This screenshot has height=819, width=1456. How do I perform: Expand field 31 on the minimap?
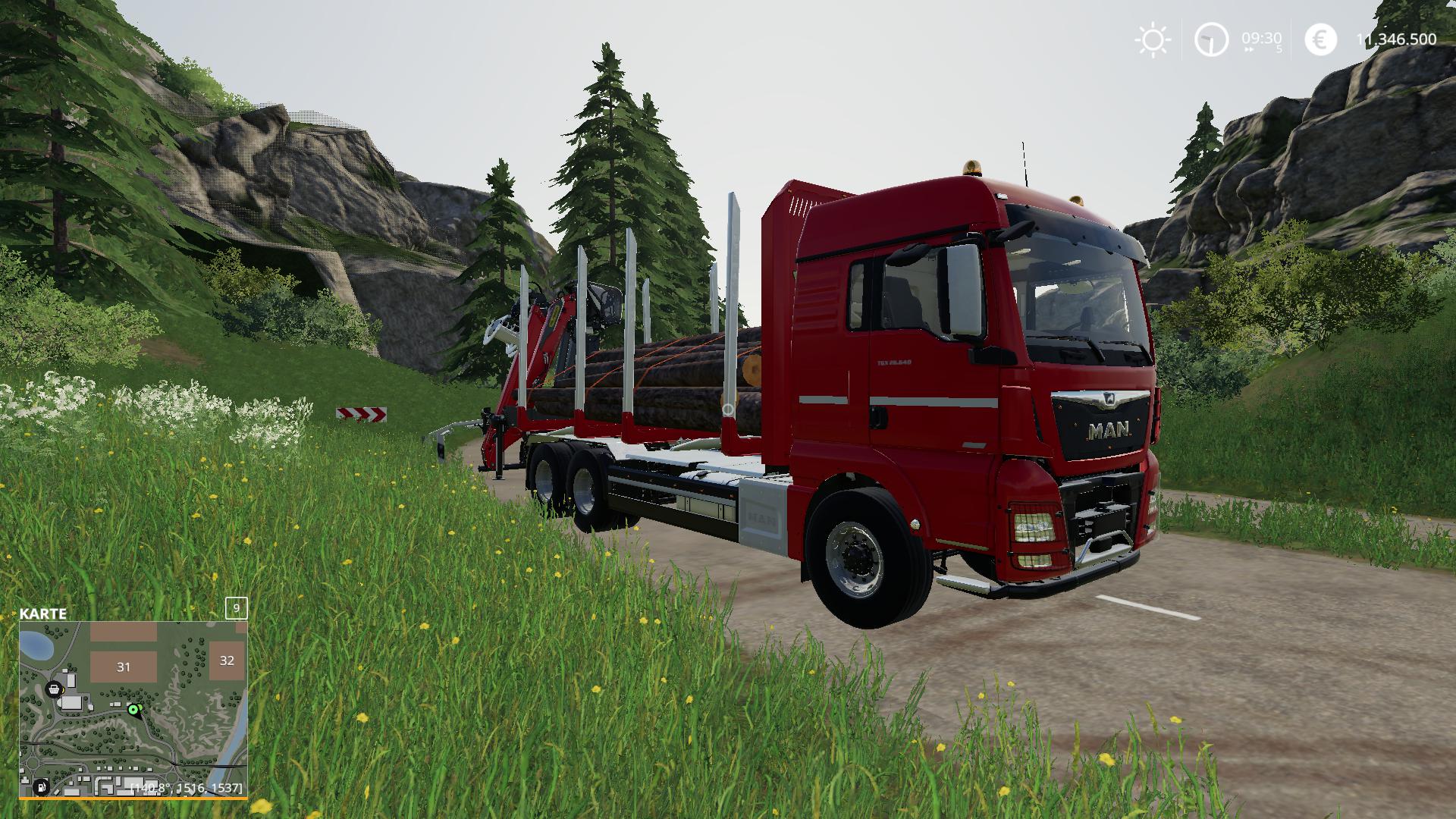(124, 667)
